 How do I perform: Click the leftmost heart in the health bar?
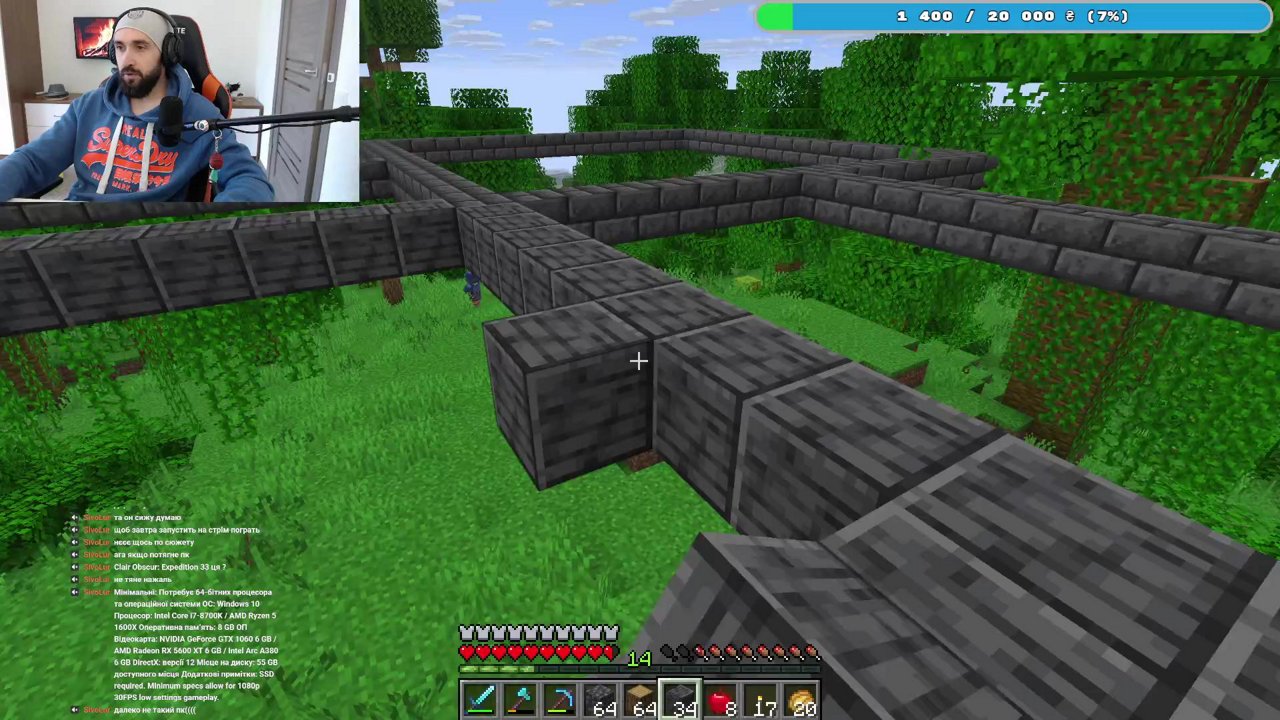click(x=466, y=653)
